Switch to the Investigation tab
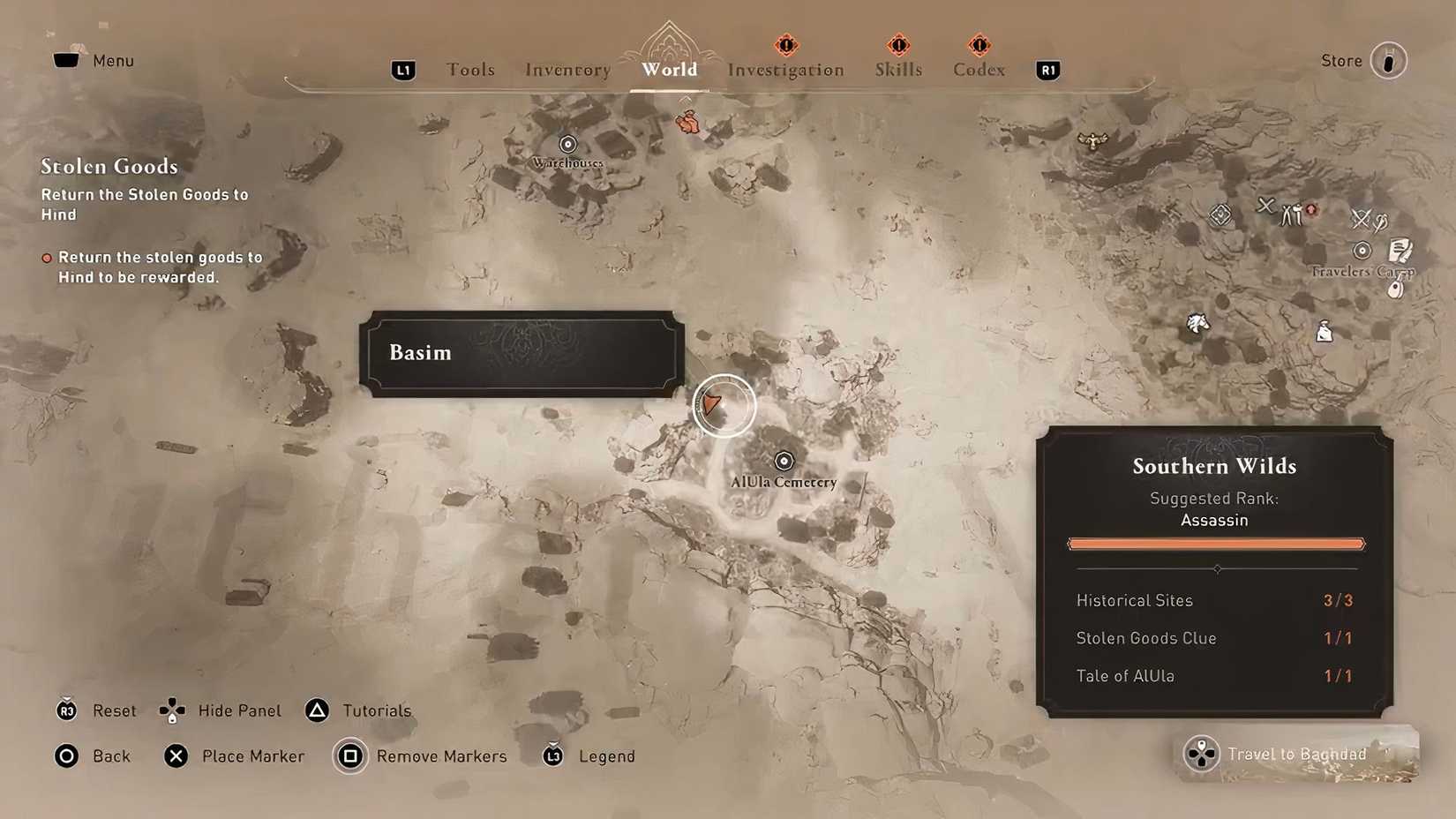This screenshot has height=819, width=1456. pos(785,69)
